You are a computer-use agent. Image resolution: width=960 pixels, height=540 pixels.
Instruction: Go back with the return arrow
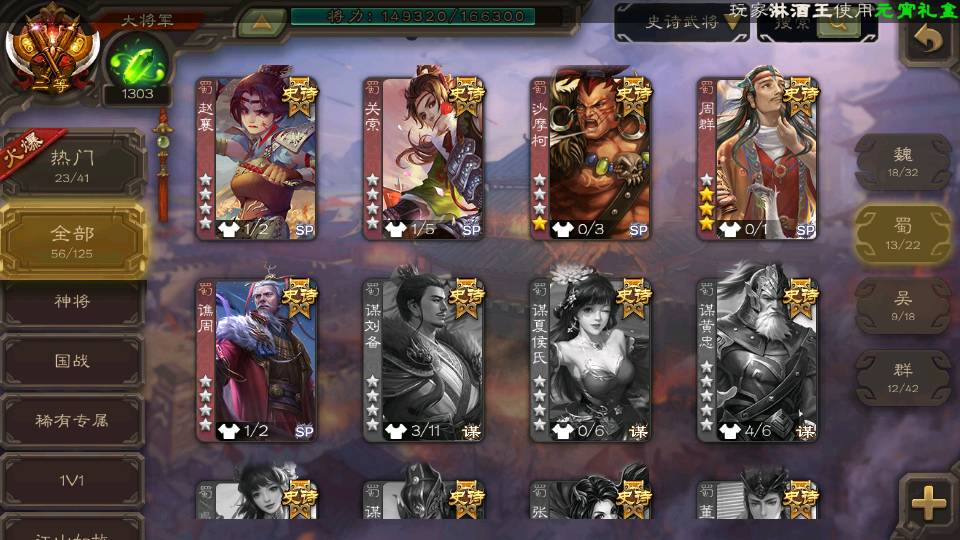(928, 40)
